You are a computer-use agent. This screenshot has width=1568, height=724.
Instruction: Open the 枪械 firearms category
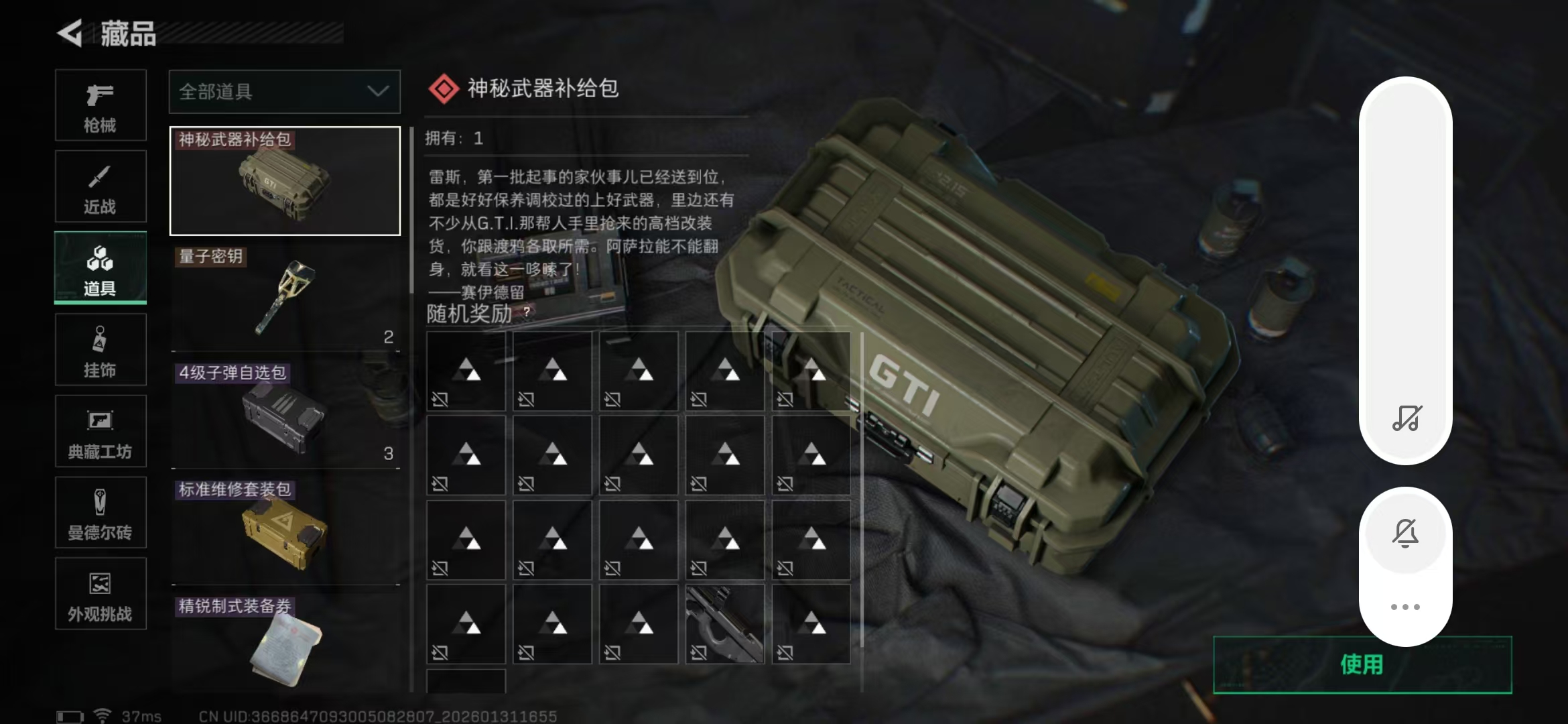point(101,105)
